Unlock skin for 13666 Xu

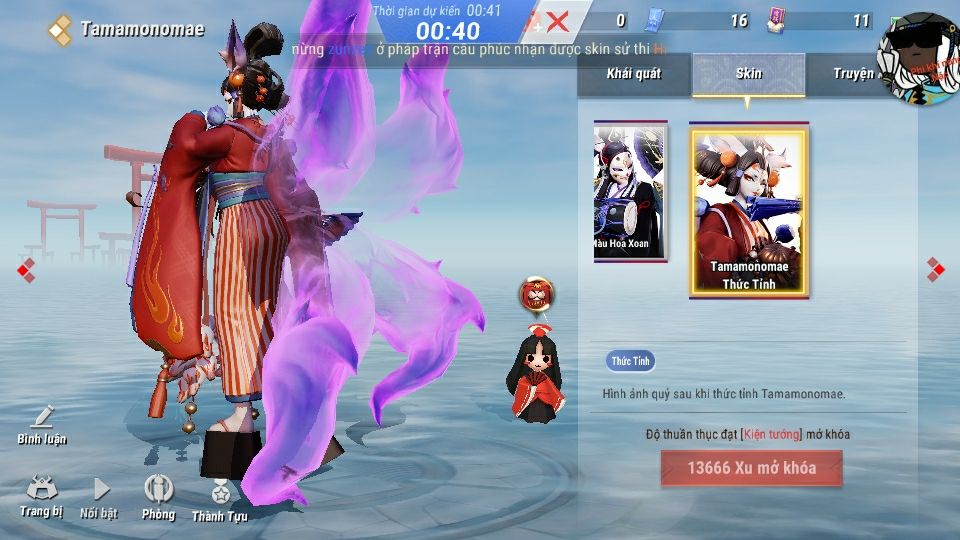[x=751, y=468]
